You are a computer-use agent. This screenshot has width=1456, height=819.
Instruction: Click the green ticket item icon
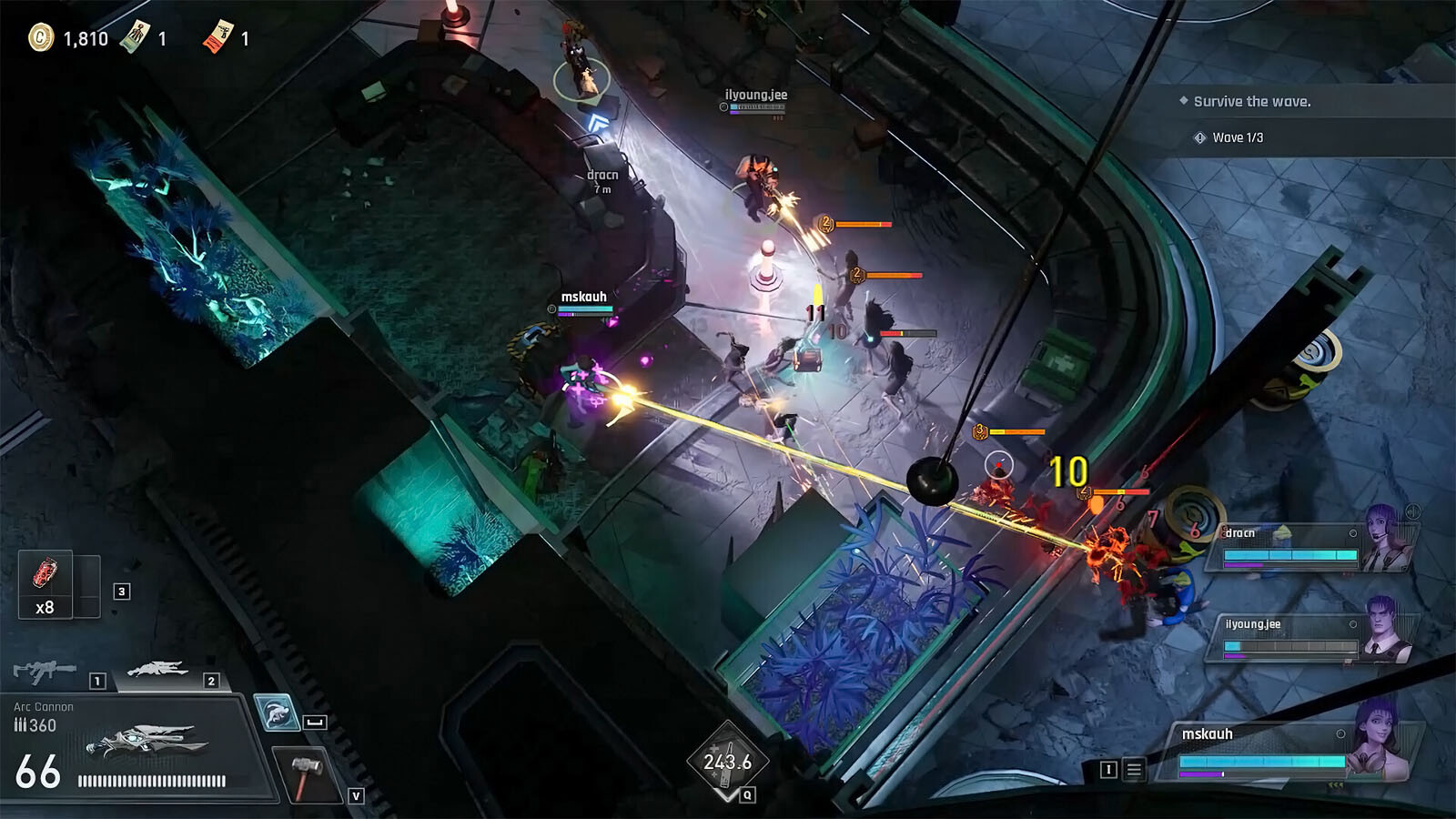point(135,37)
